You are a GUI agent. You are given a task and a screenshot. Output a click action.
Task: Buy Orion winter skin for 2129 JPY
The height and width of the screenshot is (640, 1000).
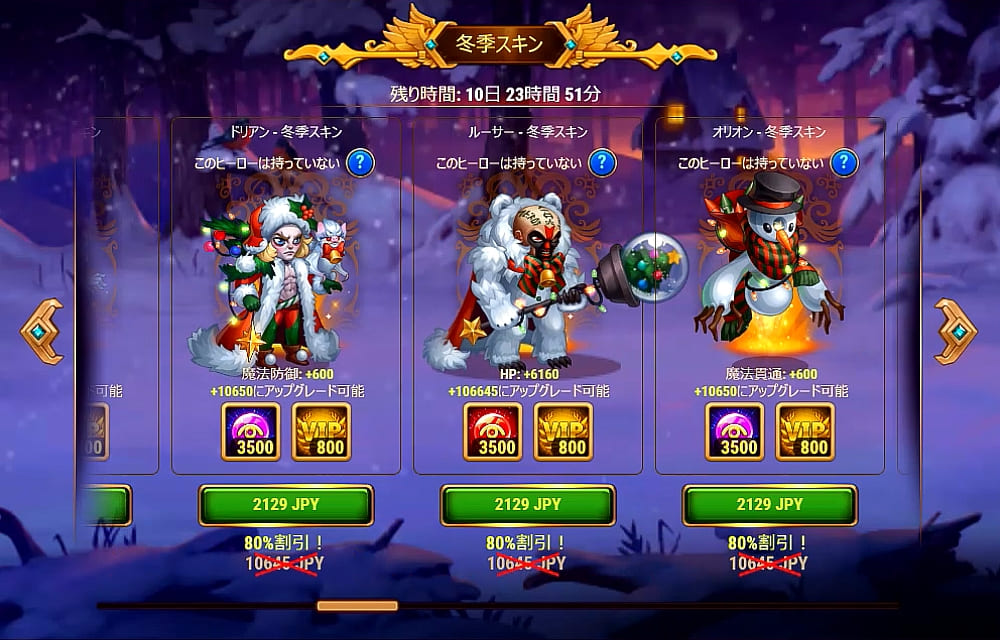[770, 505]
